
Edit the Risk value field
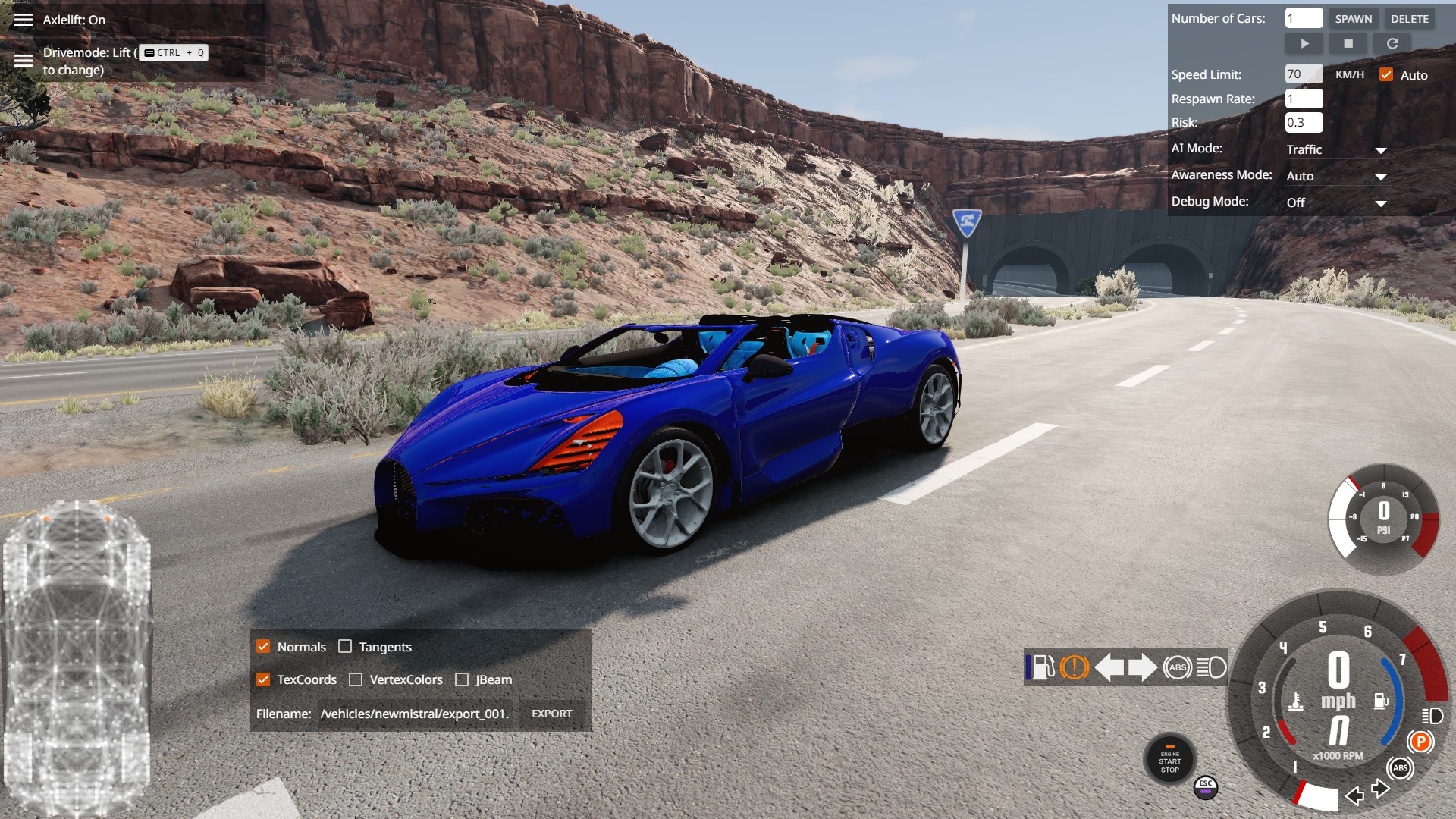1304,123
